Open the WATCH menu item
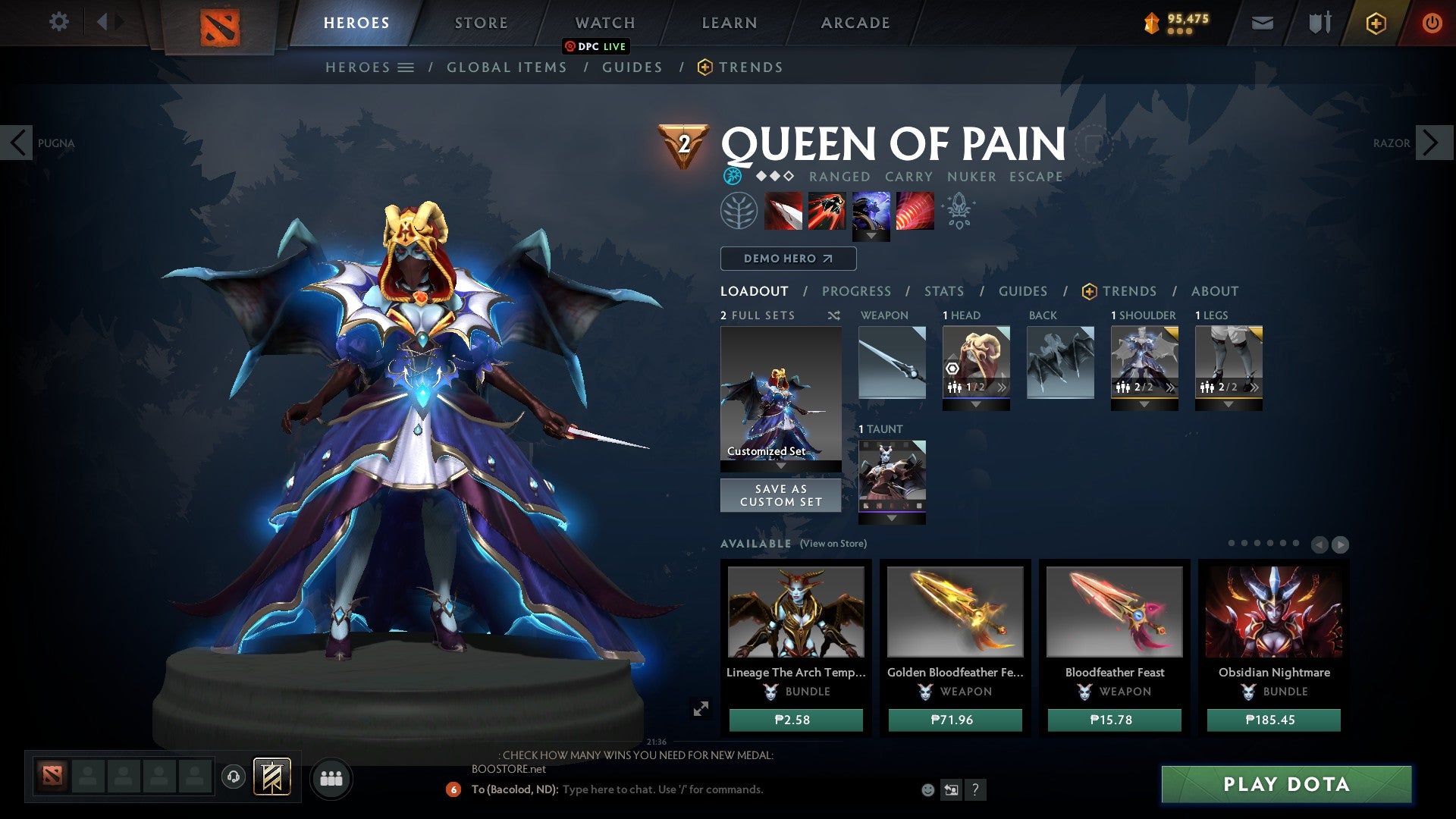 coord(604,22)
